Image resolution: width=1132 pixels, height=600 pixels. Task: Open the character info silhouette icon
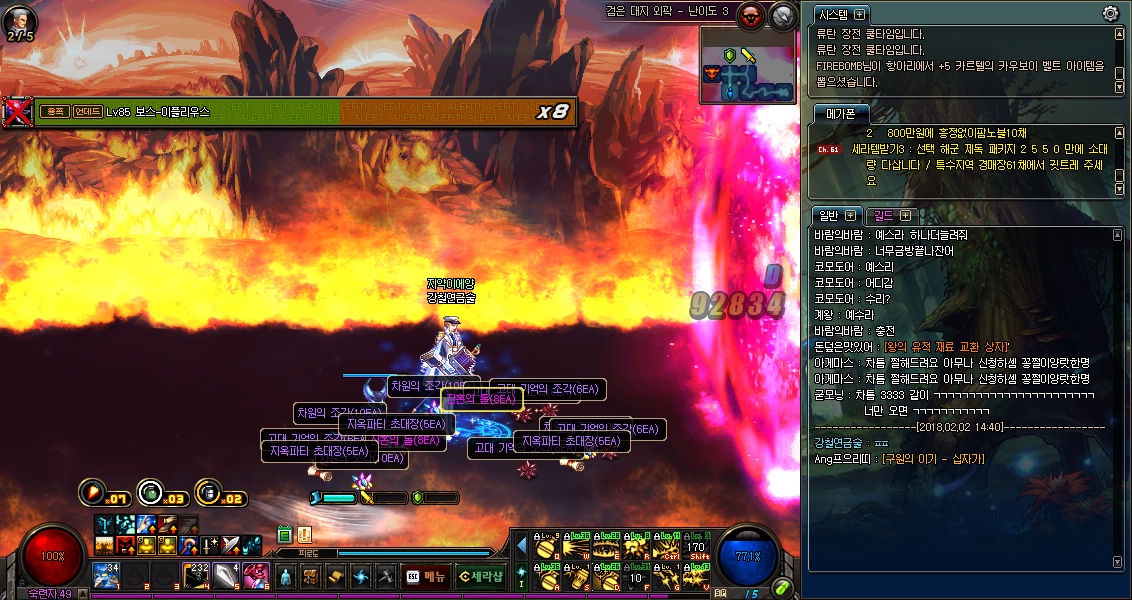(x=285, y=576)
